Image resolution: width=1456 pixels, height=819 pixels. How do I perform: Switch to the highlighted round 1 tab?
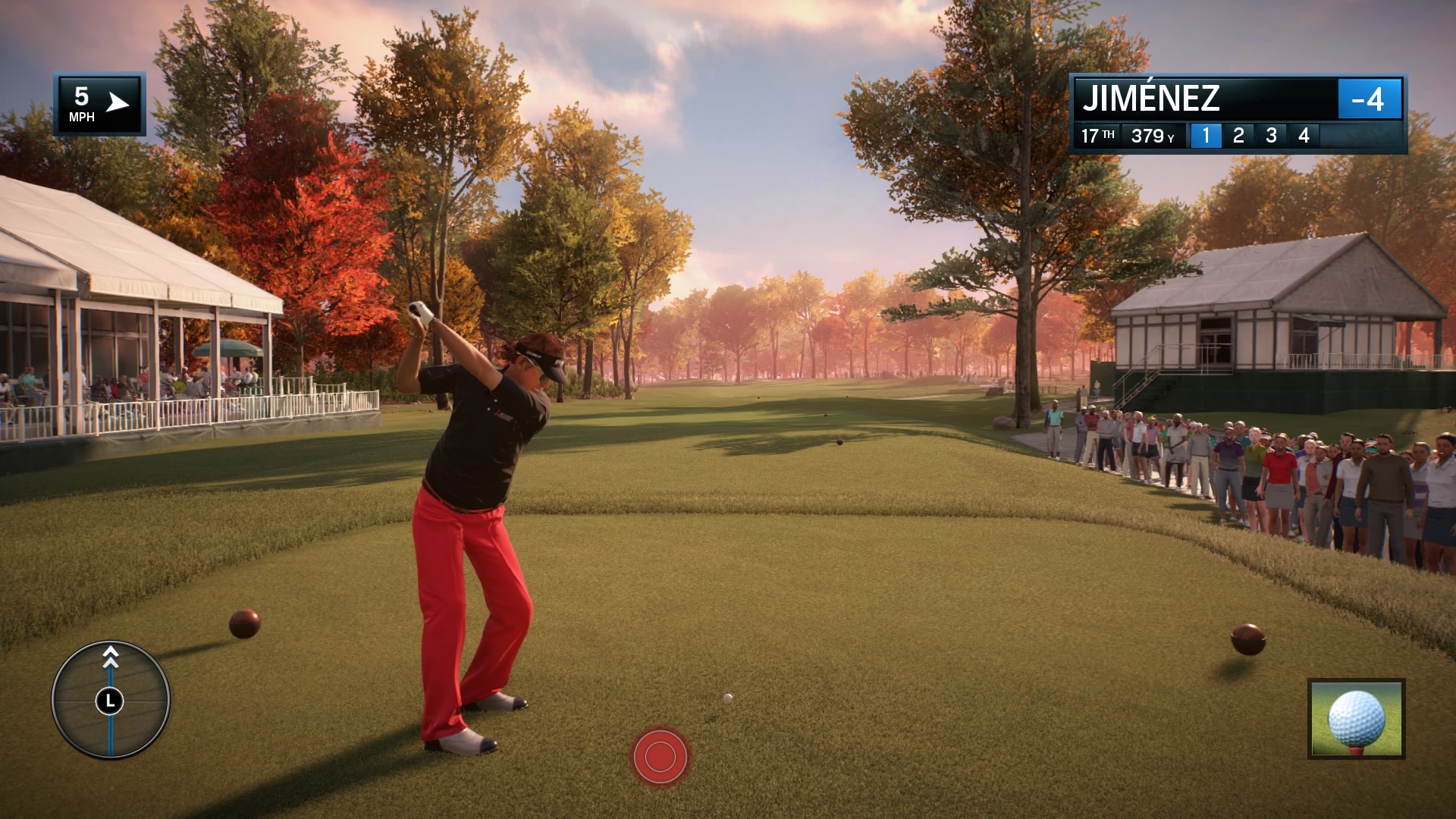1207,135
